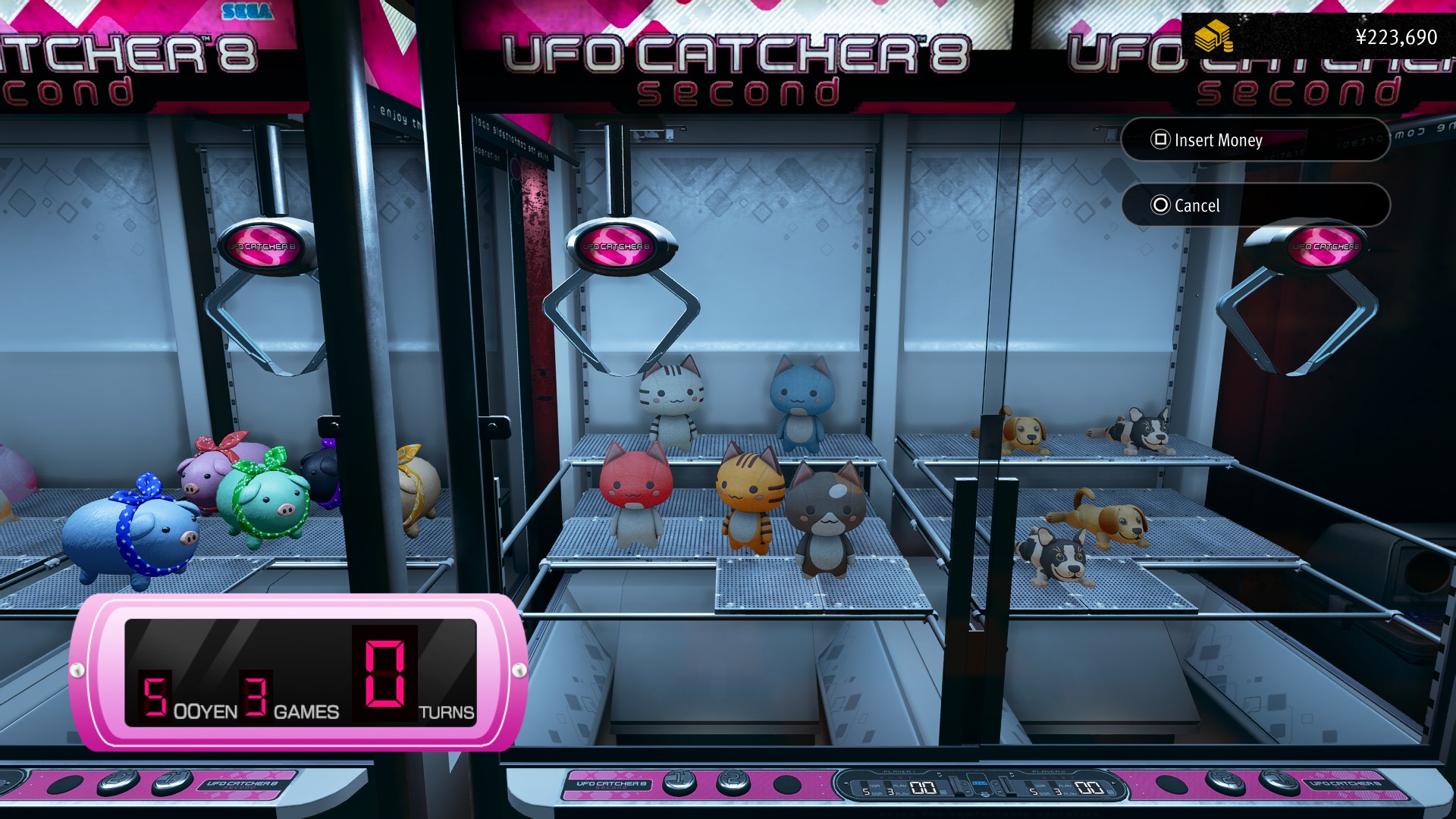
Task: Select the Cancel option
Action: 1254,206
